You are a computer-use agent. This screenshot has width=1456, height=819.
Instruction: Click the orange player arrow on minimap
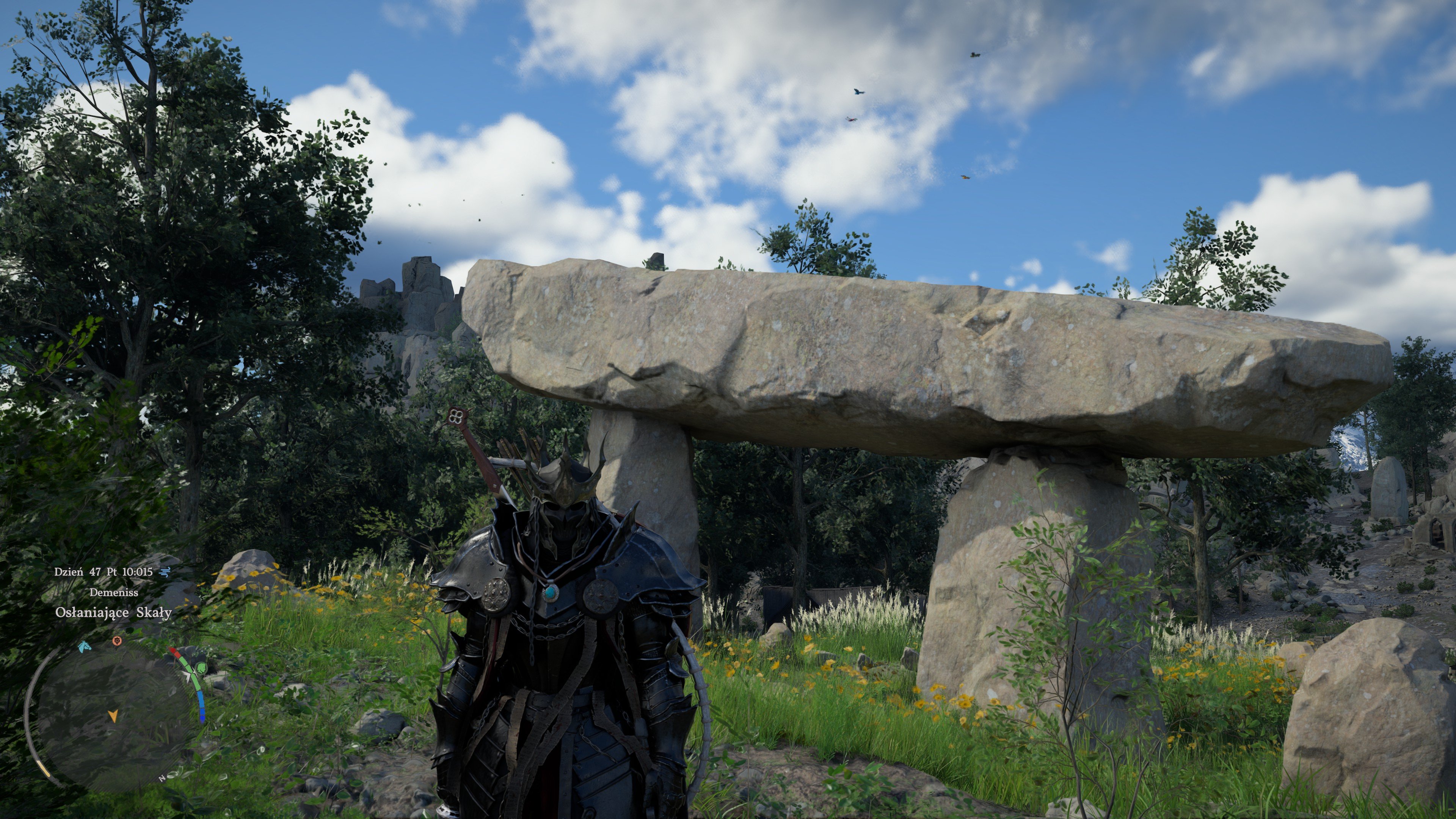(x=113, y=716)
